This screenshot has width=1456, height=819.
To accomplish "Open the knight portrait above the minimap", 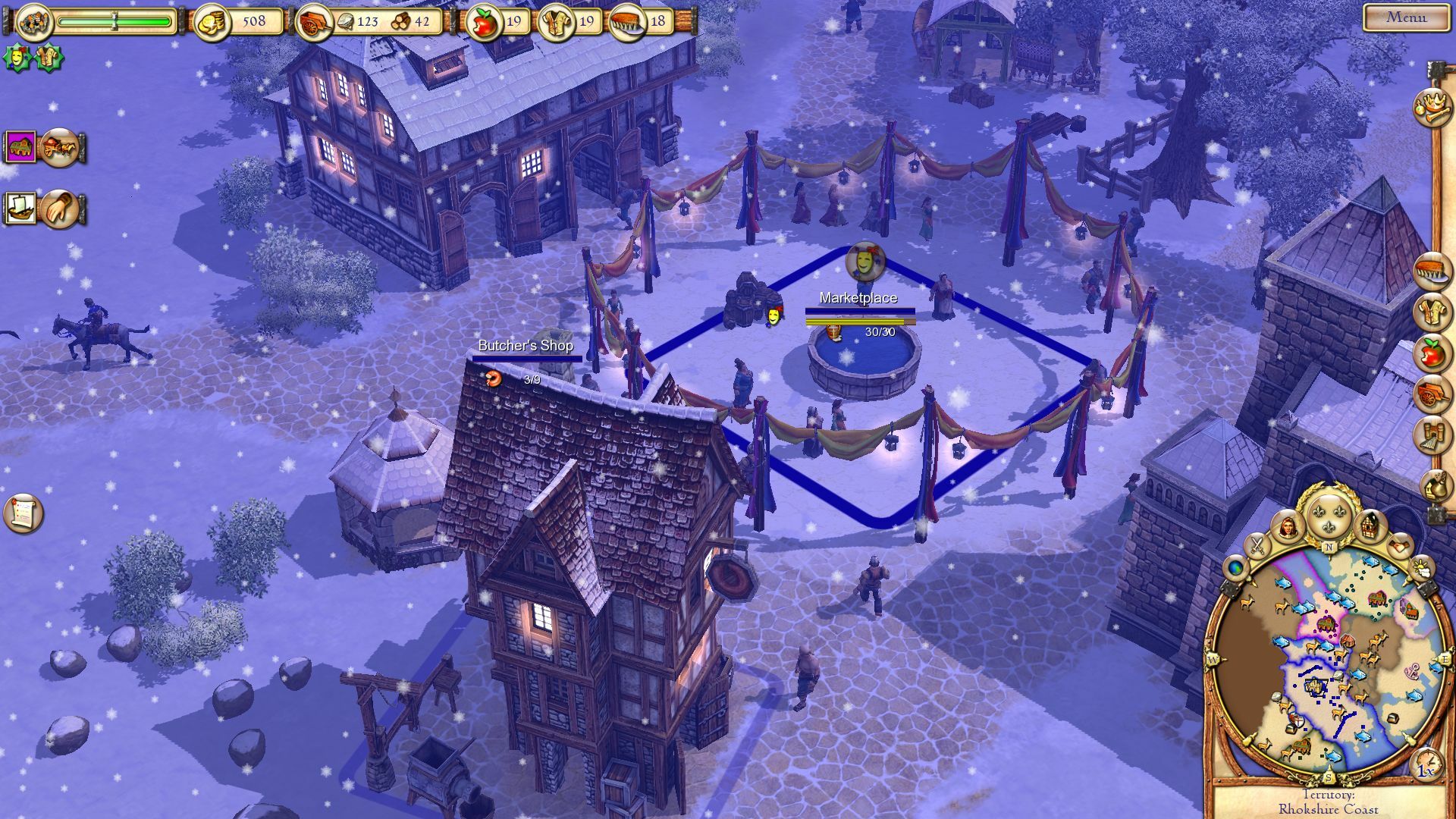I will click(1288, 526).
